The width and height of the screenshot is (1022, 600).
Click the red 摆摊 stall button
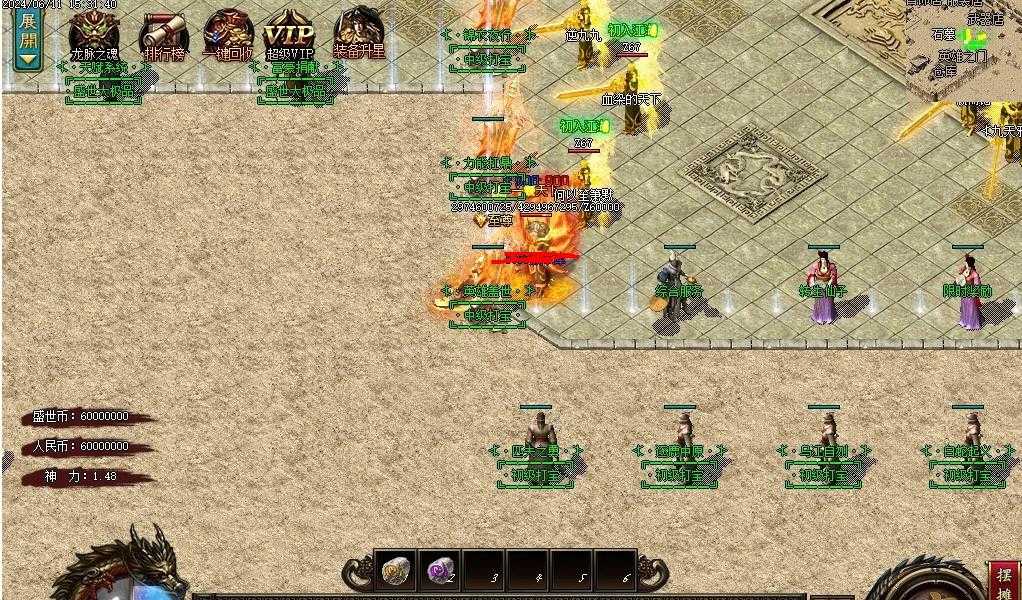click(x=1004, y=579)
